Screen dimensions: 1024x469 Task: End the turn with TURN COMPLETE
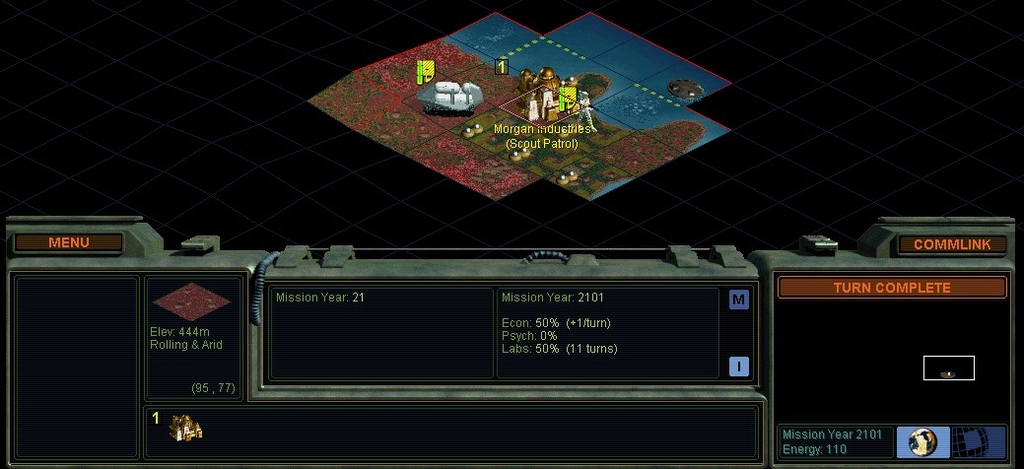point(891,288)
